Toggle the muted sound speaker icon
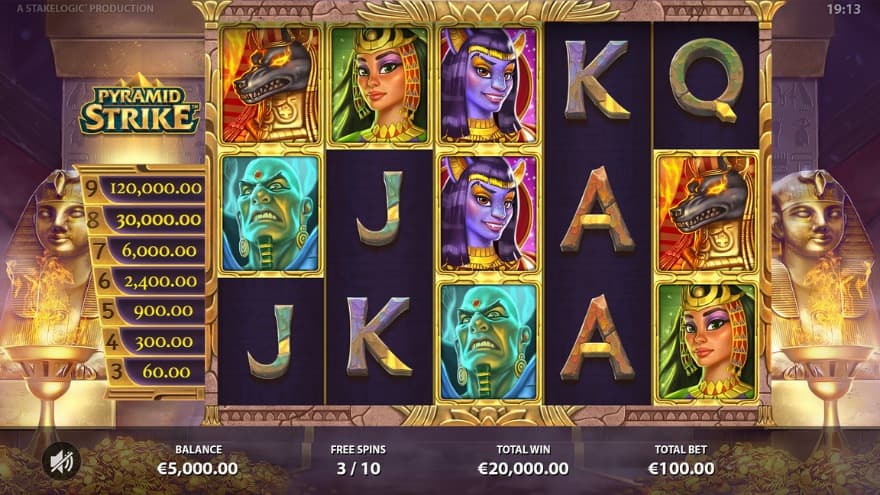 coord(61,460)
